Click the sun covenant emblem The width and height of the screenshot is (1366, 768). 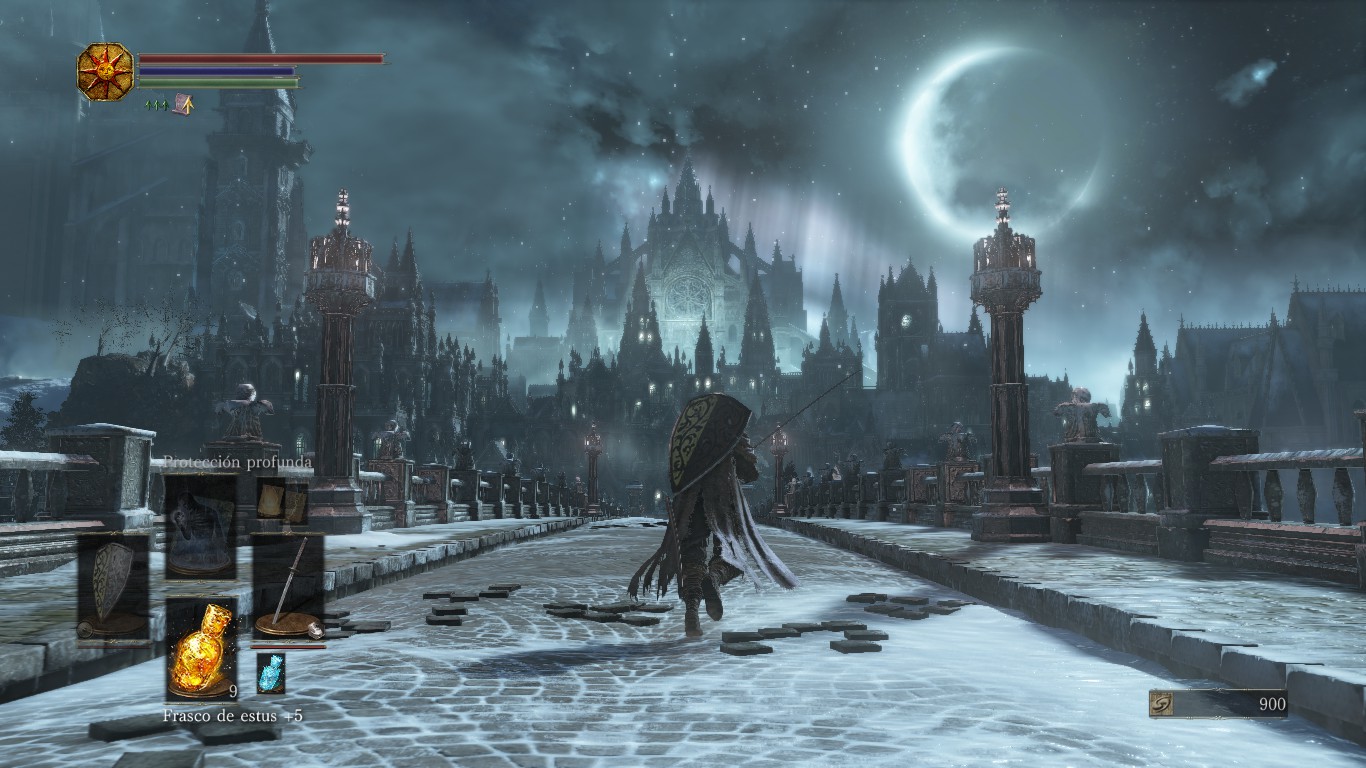point(105,71)
